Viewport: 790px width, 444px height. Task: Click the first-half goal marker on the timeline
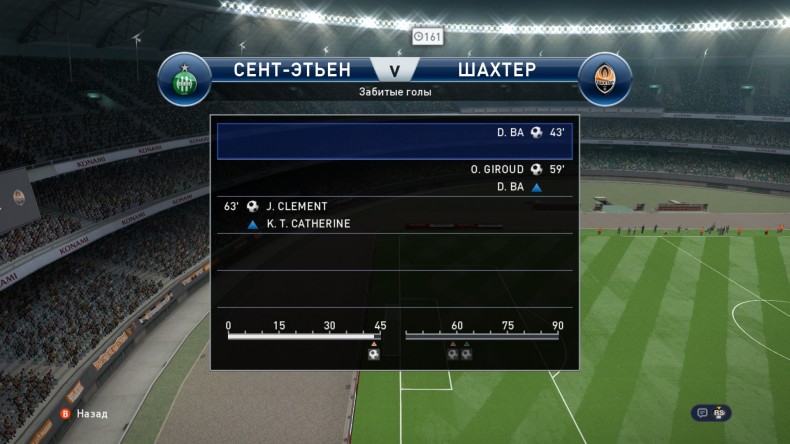click(373, 353)
